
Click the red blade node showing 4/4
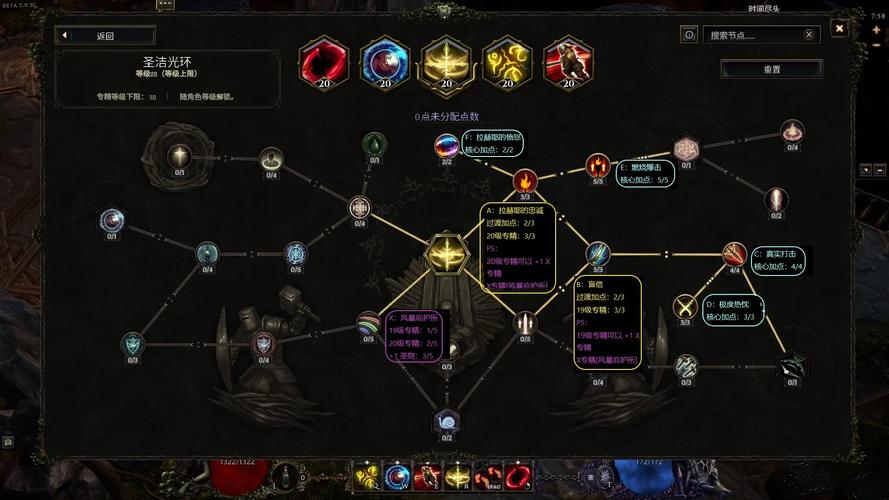[x=735, y=254]
